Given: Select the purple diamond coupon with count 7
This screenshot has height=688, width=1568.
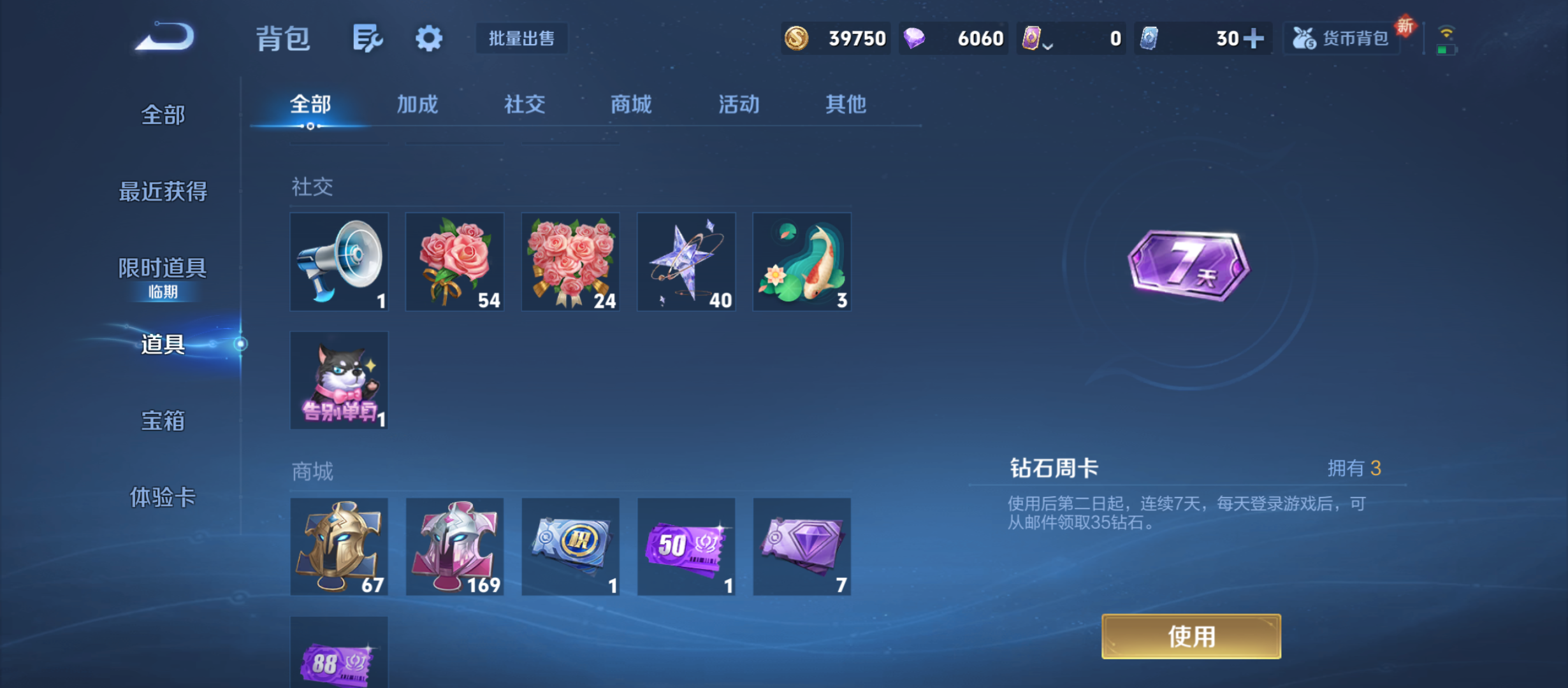Looking at the screenshot, I should coord(802,547).
